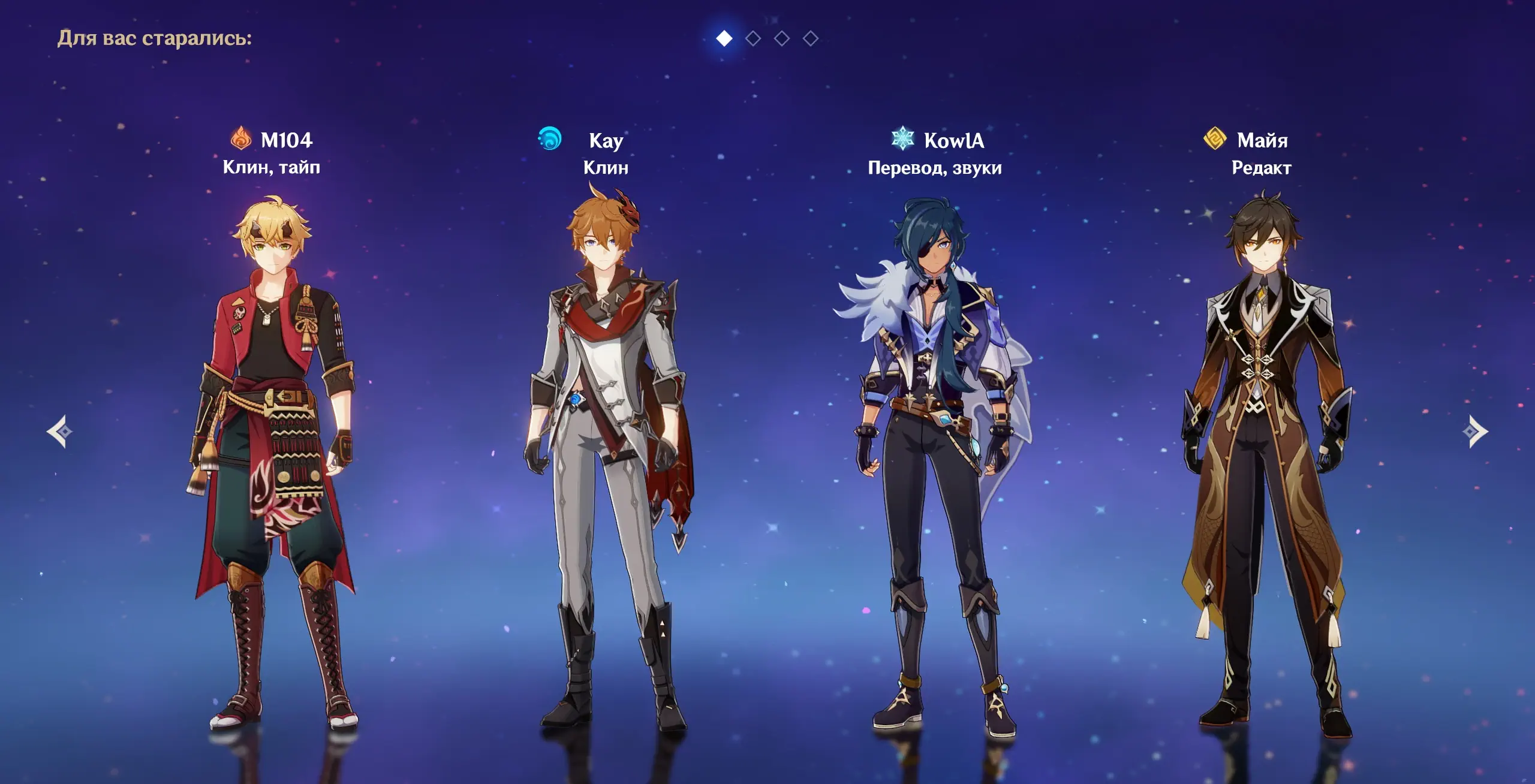1535x784 pixels.
Task: Select the filled first page indicator diamond
Action: click(724, 39)
